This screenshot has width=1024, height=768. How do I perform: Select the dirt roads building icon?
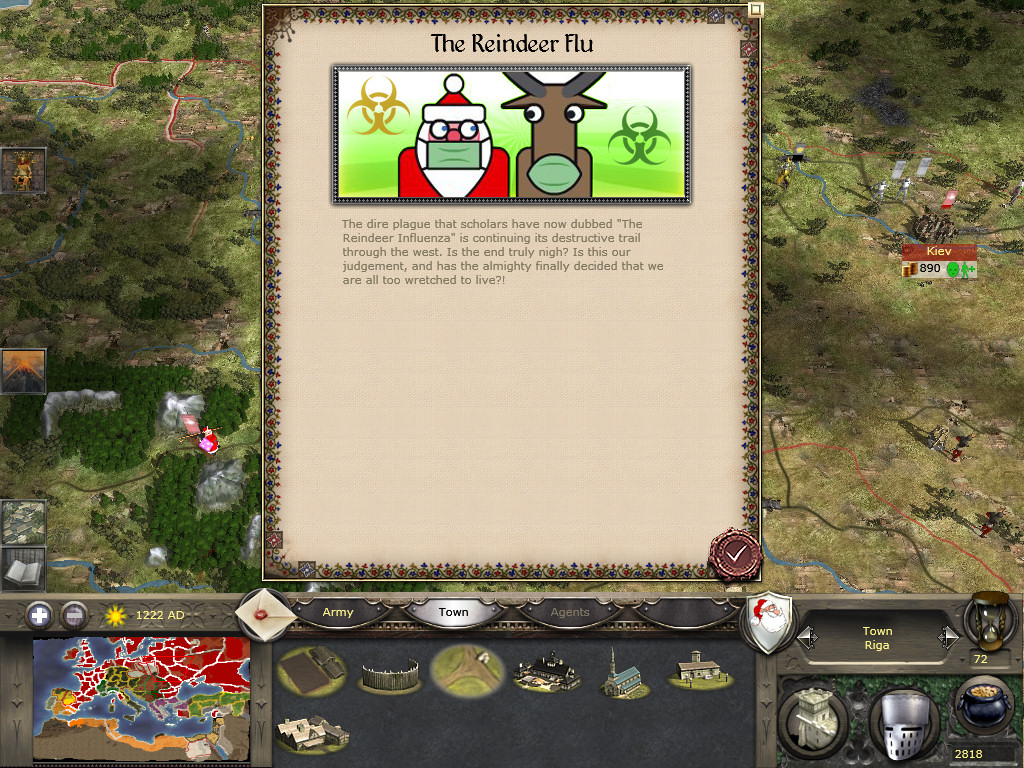point(467,670)
